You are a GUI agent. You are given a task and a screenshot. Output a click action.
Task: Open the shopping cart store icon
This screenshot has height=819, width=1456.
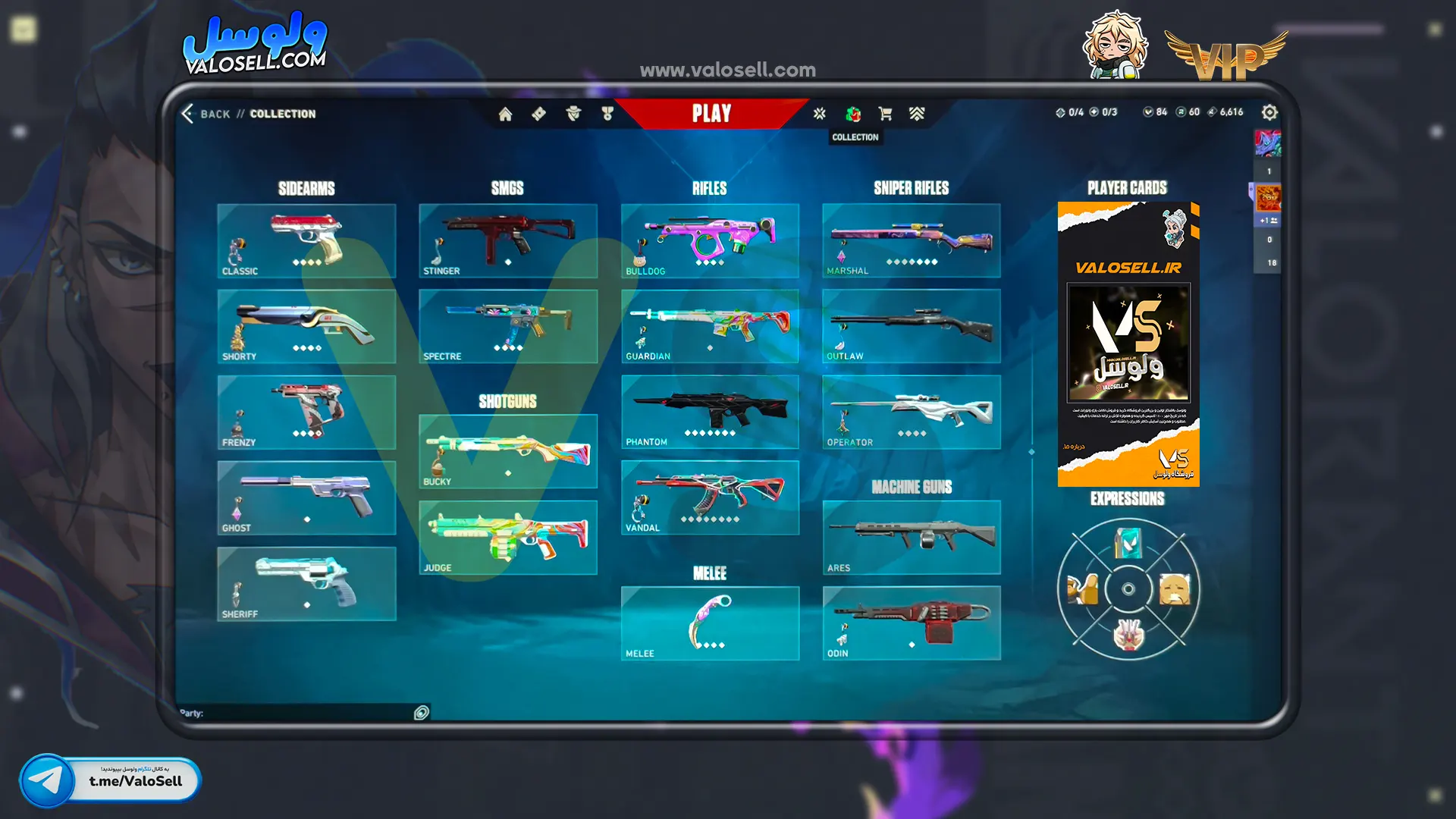pos(884,114)
